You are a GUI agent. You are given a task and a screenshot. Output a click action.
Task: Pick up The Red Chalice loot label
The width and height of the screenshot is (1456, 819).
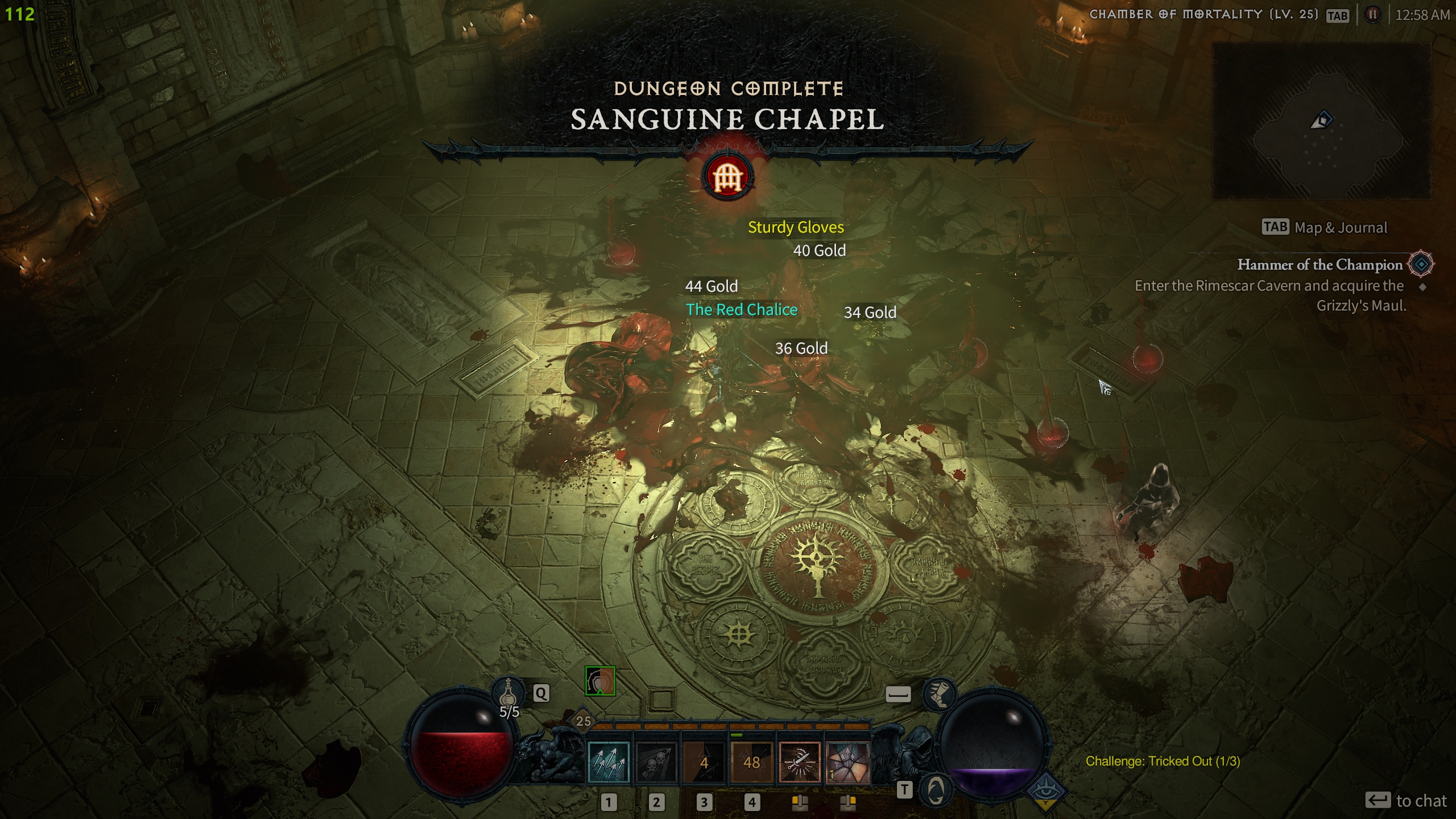(x=742, y=310)
